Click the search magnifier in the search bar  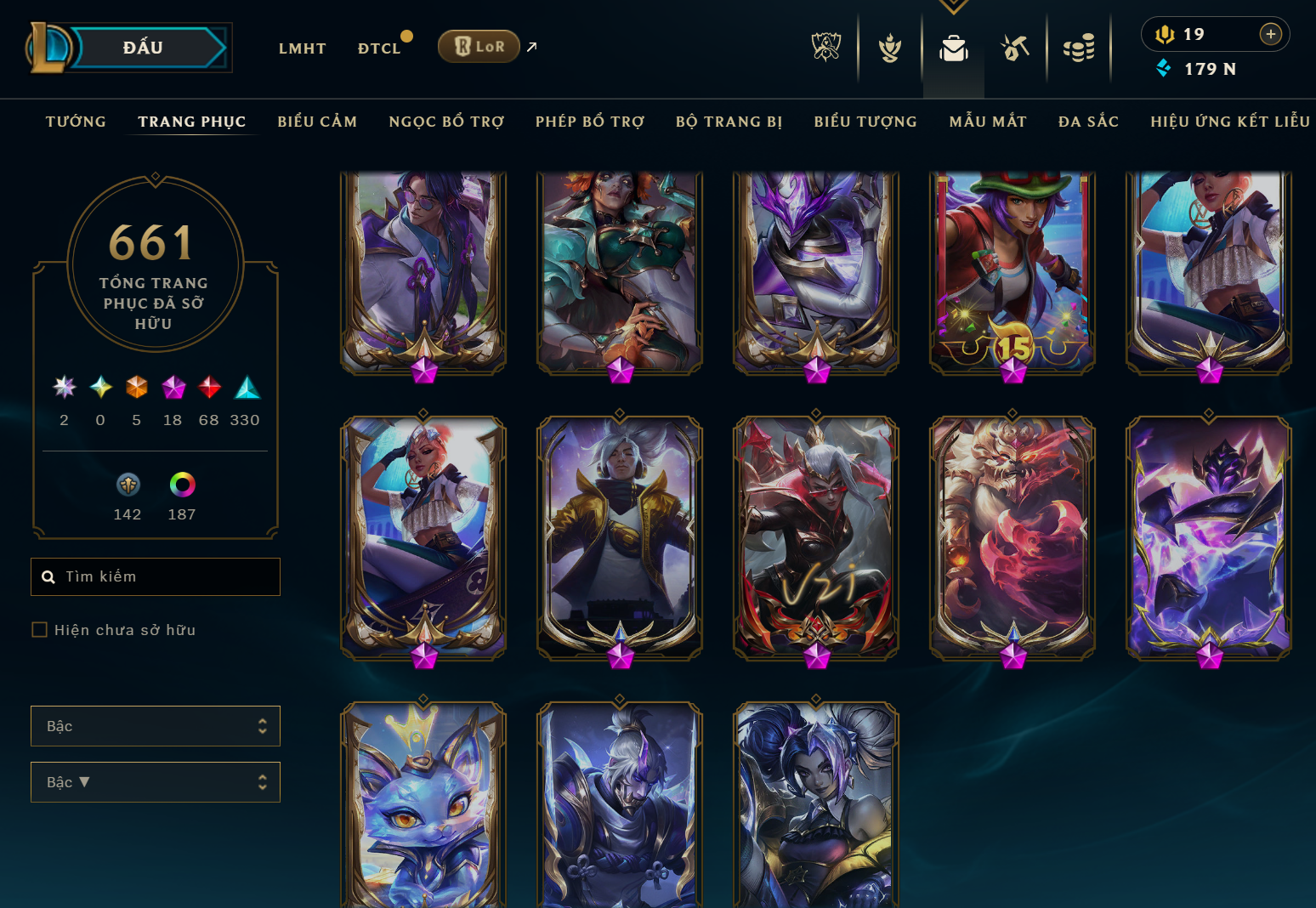48,576
